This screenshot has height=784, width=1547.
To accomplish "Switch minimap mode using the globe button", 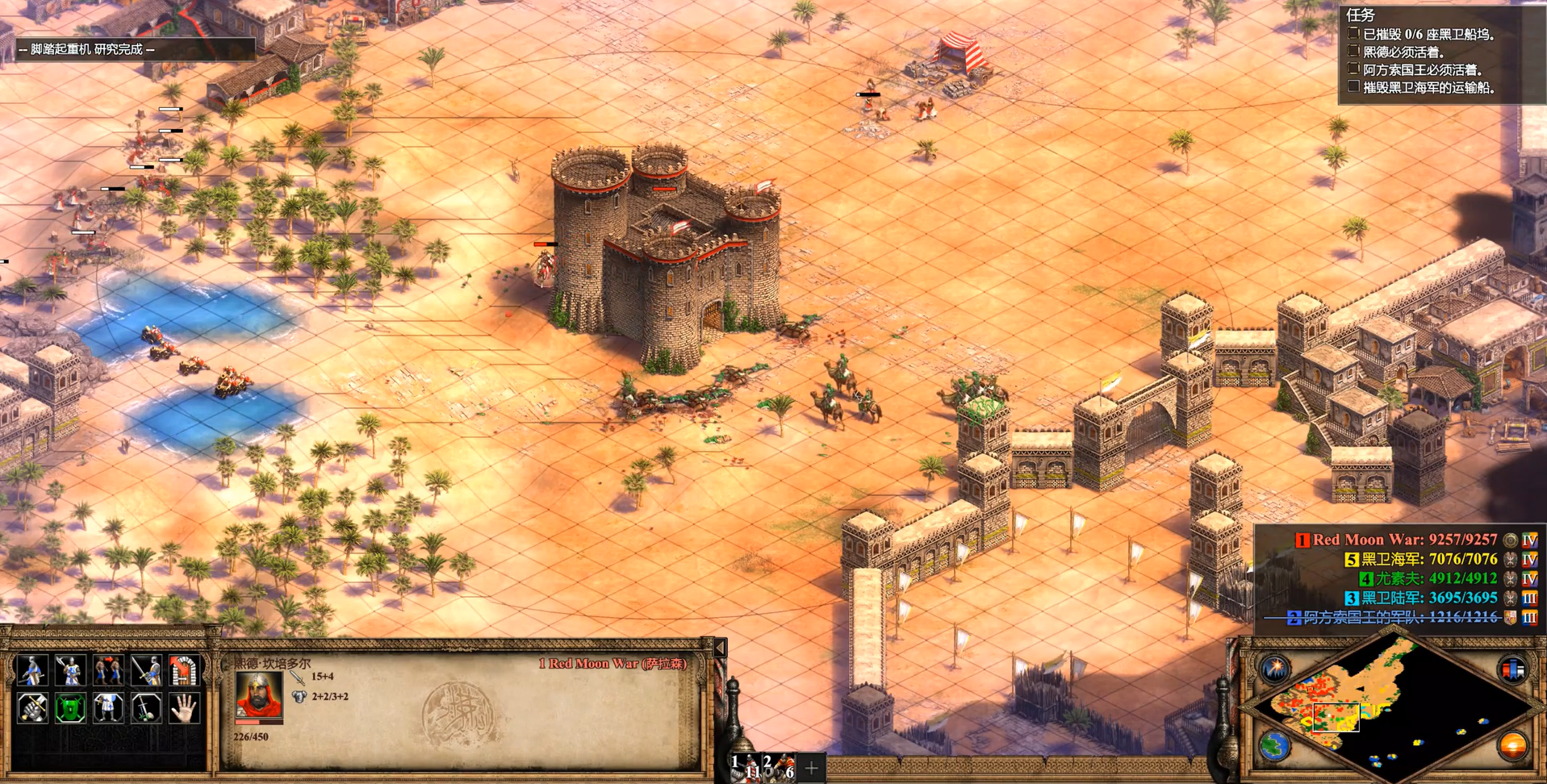I will pyautogui.click(x=1275, y=746).
